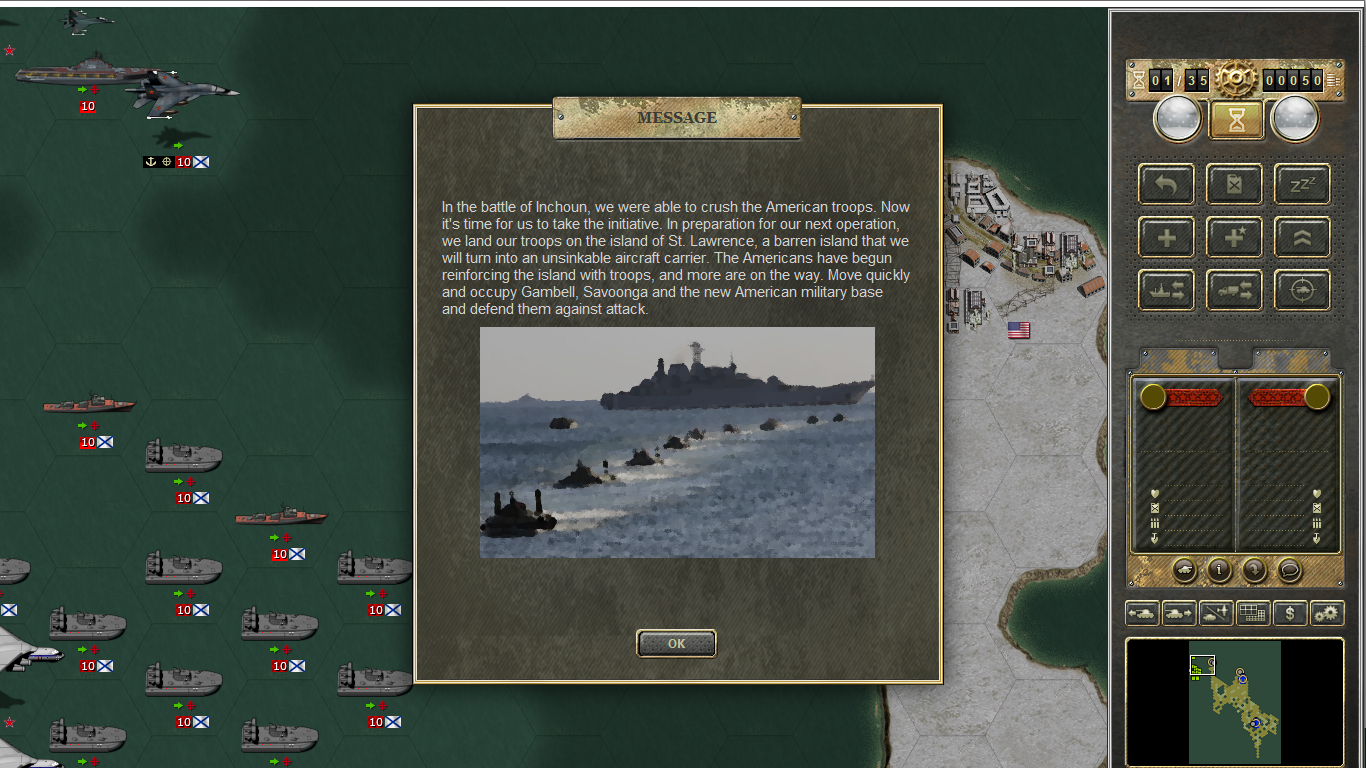Toggle ship embark with the ship arrows button
The height and width of the screenshot is (768, 1366).
(1166, 290)
